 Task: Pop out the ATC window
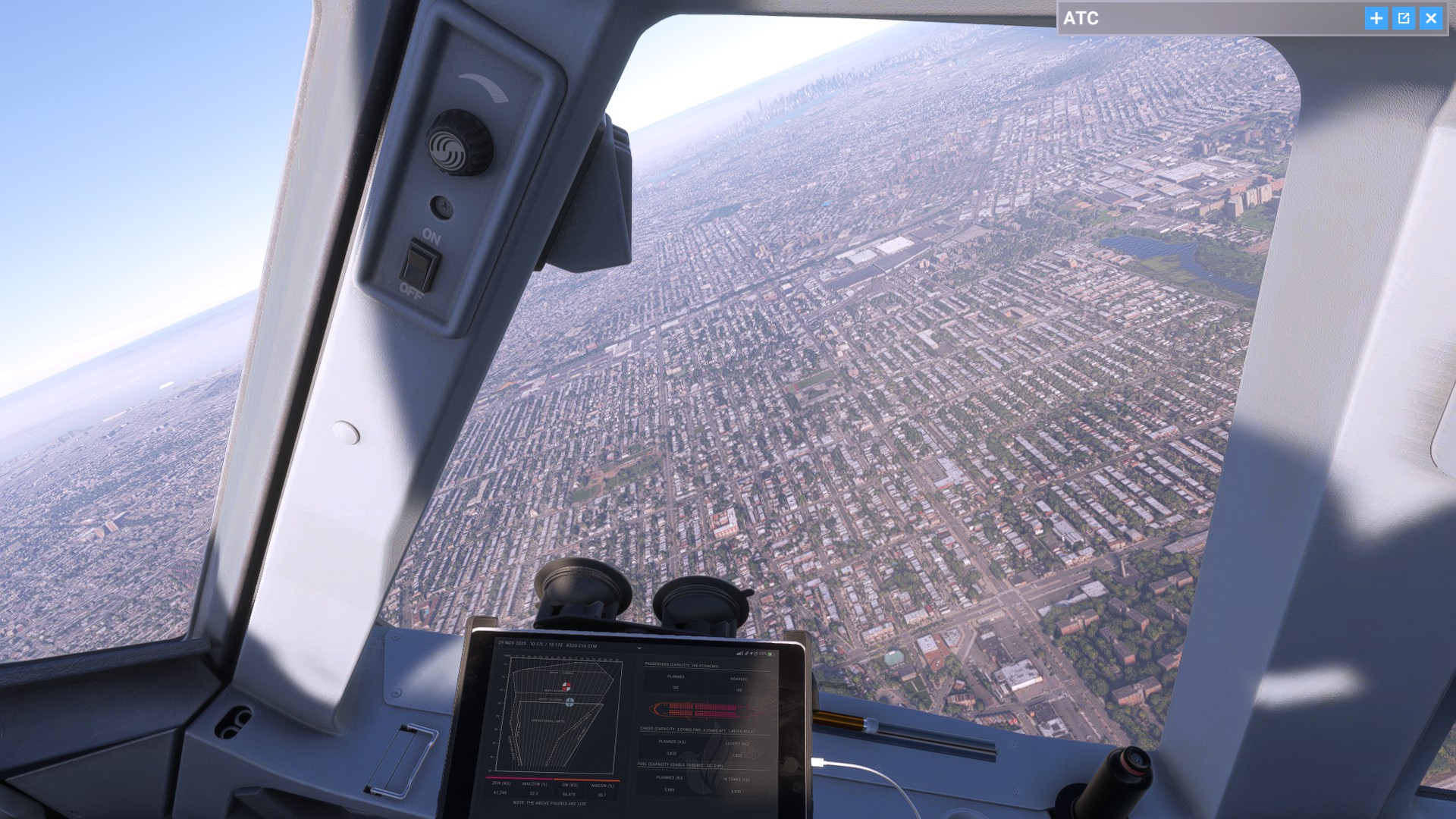click(x=1404, y=18)
